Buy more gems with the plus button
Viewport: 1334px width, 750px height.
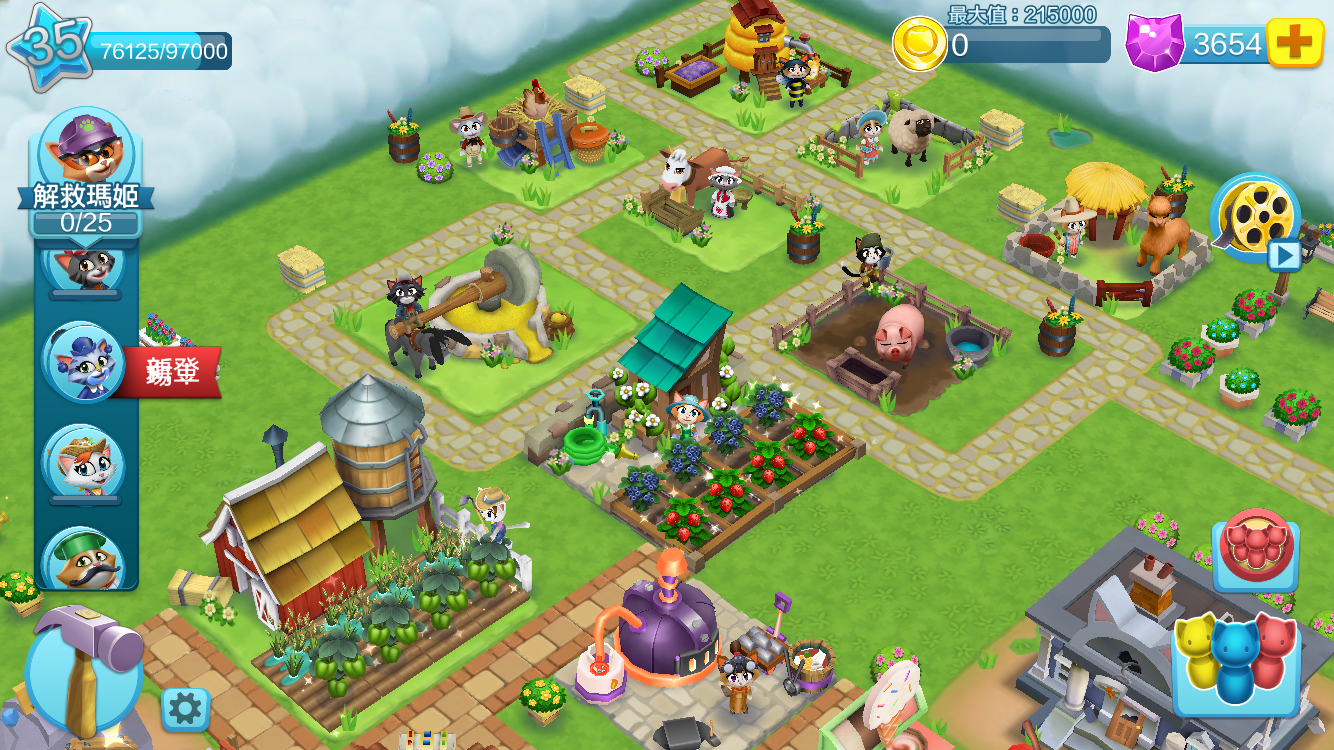point(1295,43)
